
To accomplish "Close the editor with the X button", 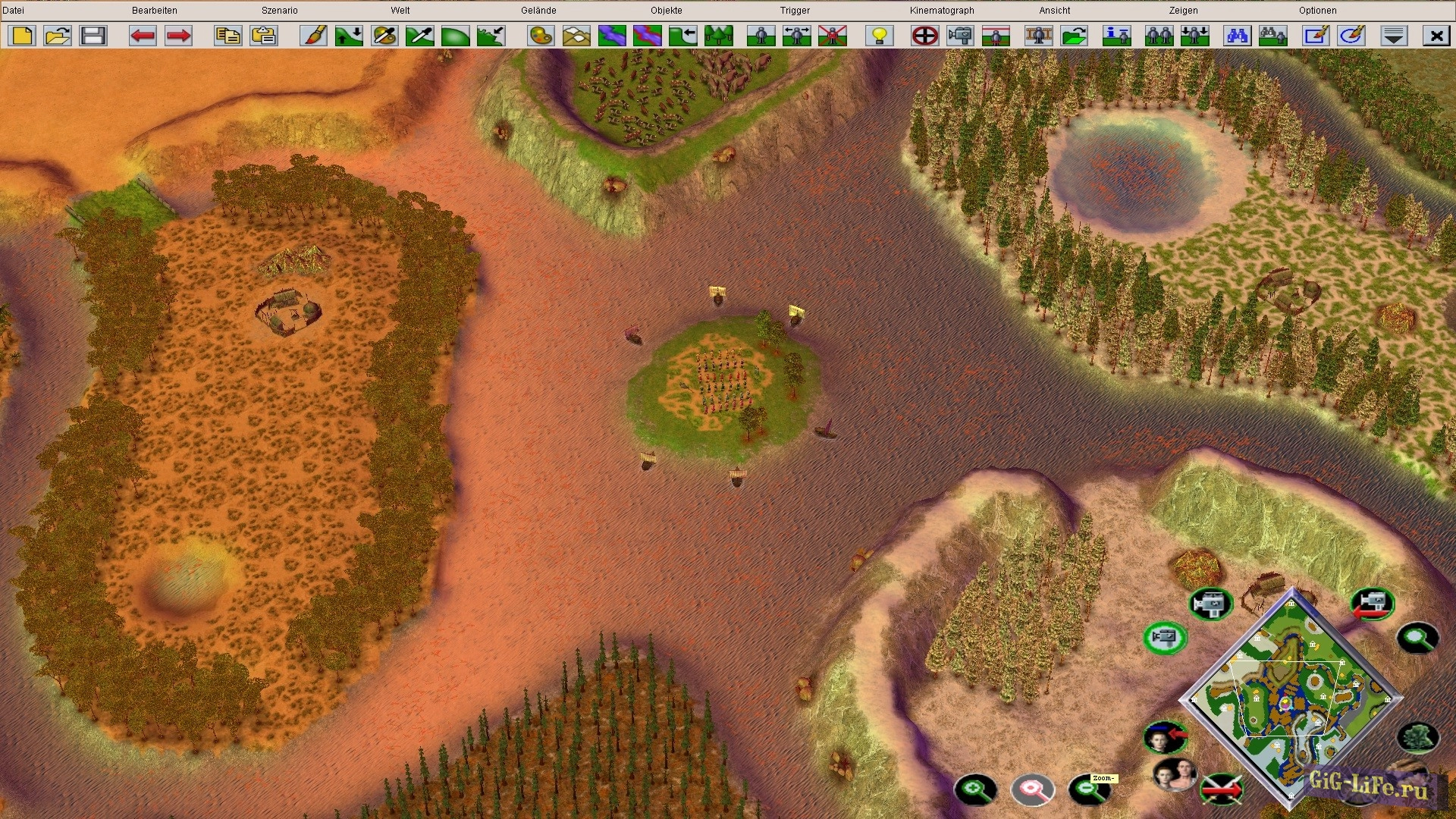I will (x=1436, y=36).
